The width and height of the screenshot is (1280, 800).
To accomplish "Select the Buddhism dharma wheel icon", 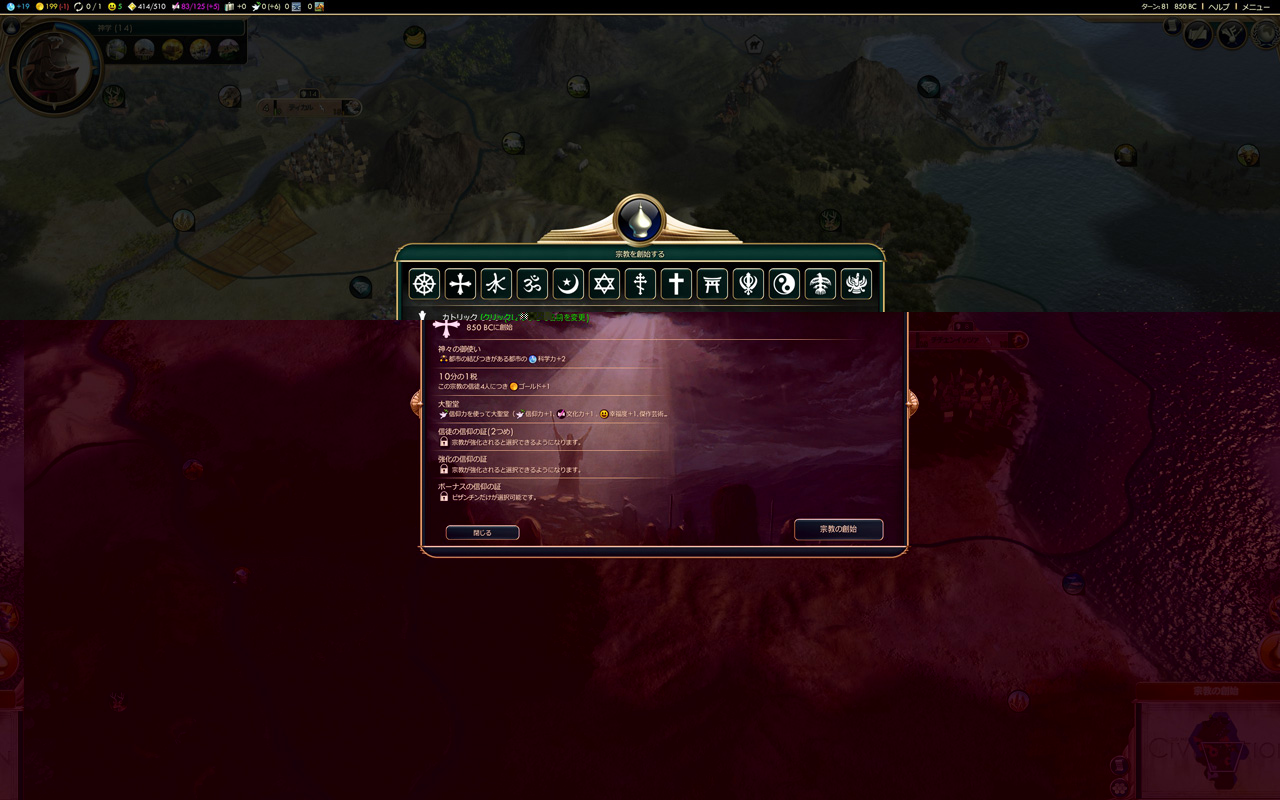I will [424, 284].
